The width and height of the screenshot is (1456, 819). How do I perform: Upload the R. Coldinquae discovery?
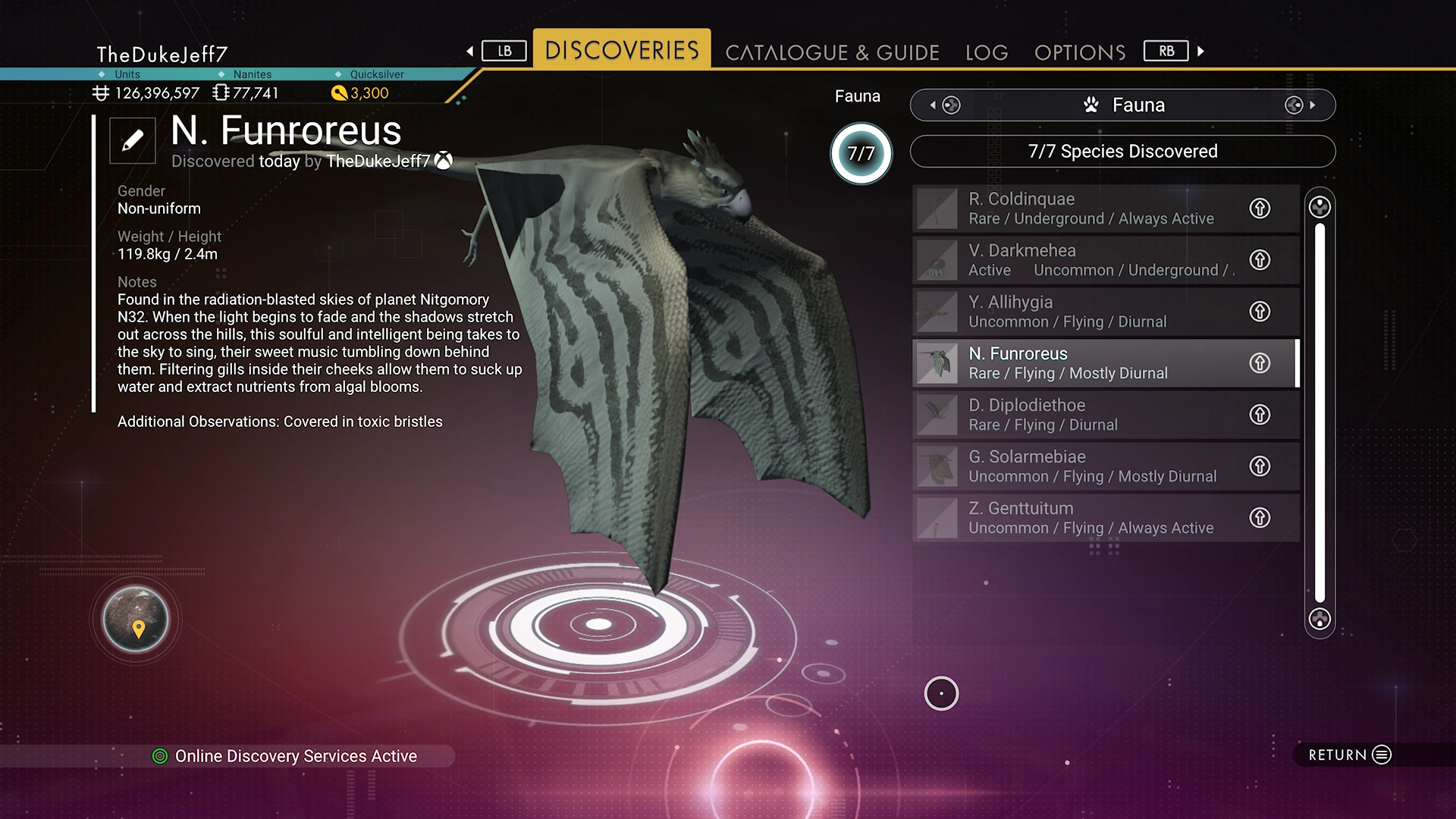pyautogui.click(x=1260, y=209)
